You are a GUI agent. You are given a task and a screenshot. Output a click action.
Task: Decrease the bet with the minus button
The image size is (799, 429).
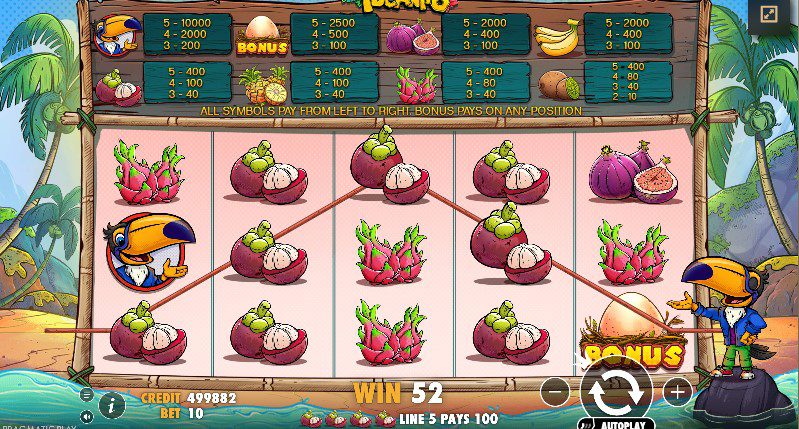pyautogui.click(x=556, y=391)
